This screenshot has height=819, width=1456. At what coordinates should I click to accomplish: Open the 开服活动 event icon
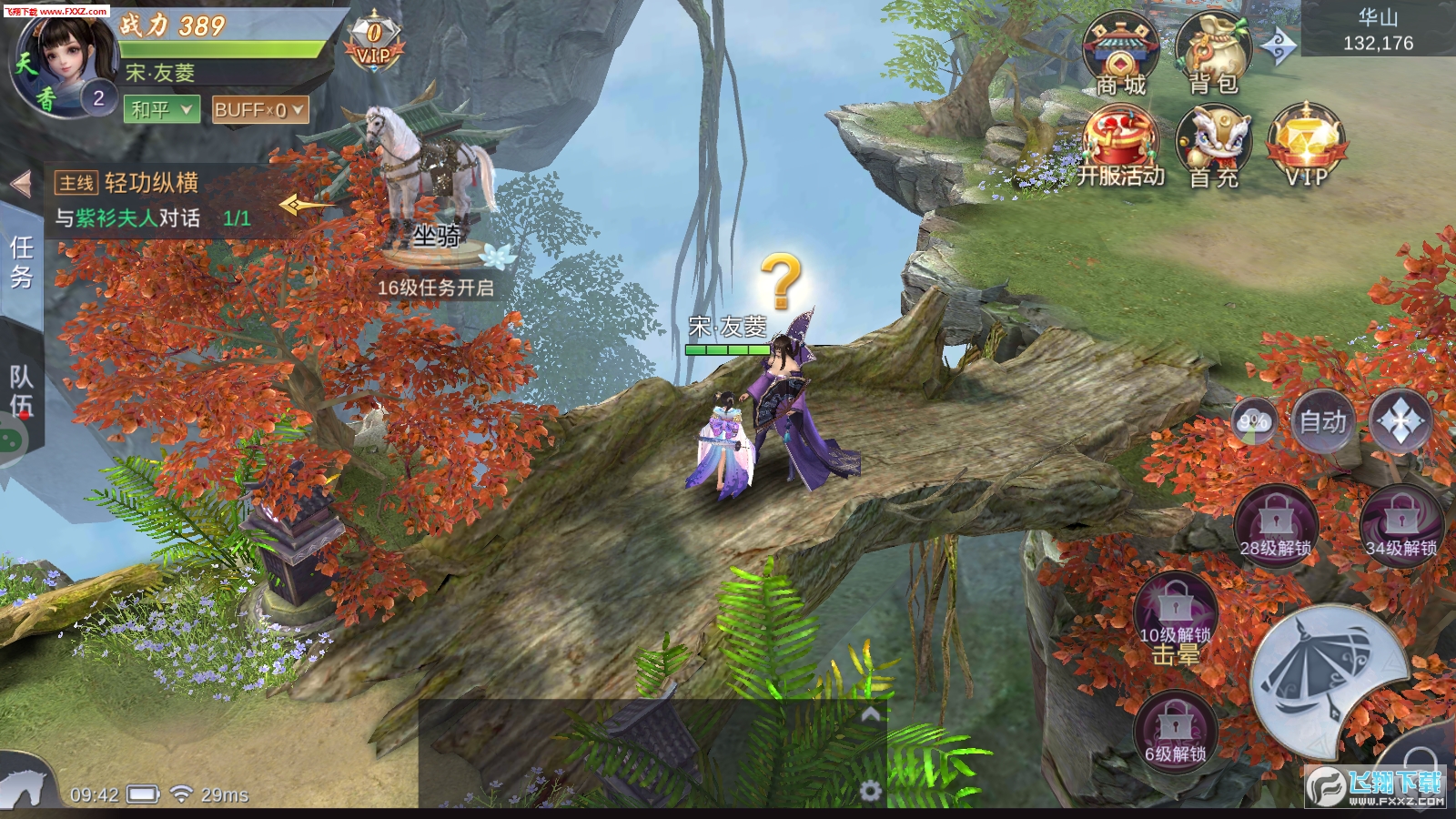coord(1120,146)
